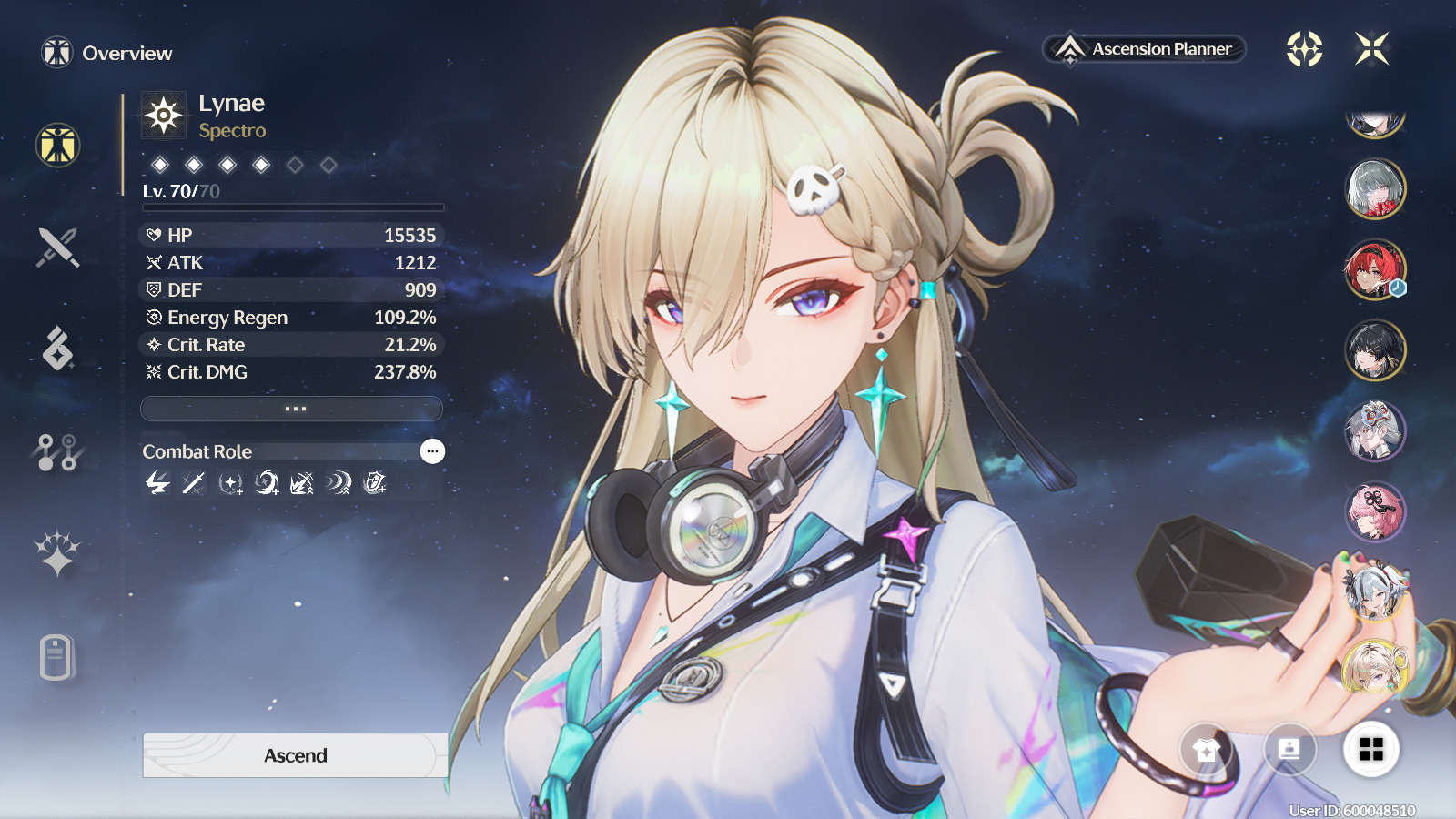This screenshot has width=1456, height=819.
Task: Open the tag-shaped tab in the sidebar
Action: coord(58,349)
